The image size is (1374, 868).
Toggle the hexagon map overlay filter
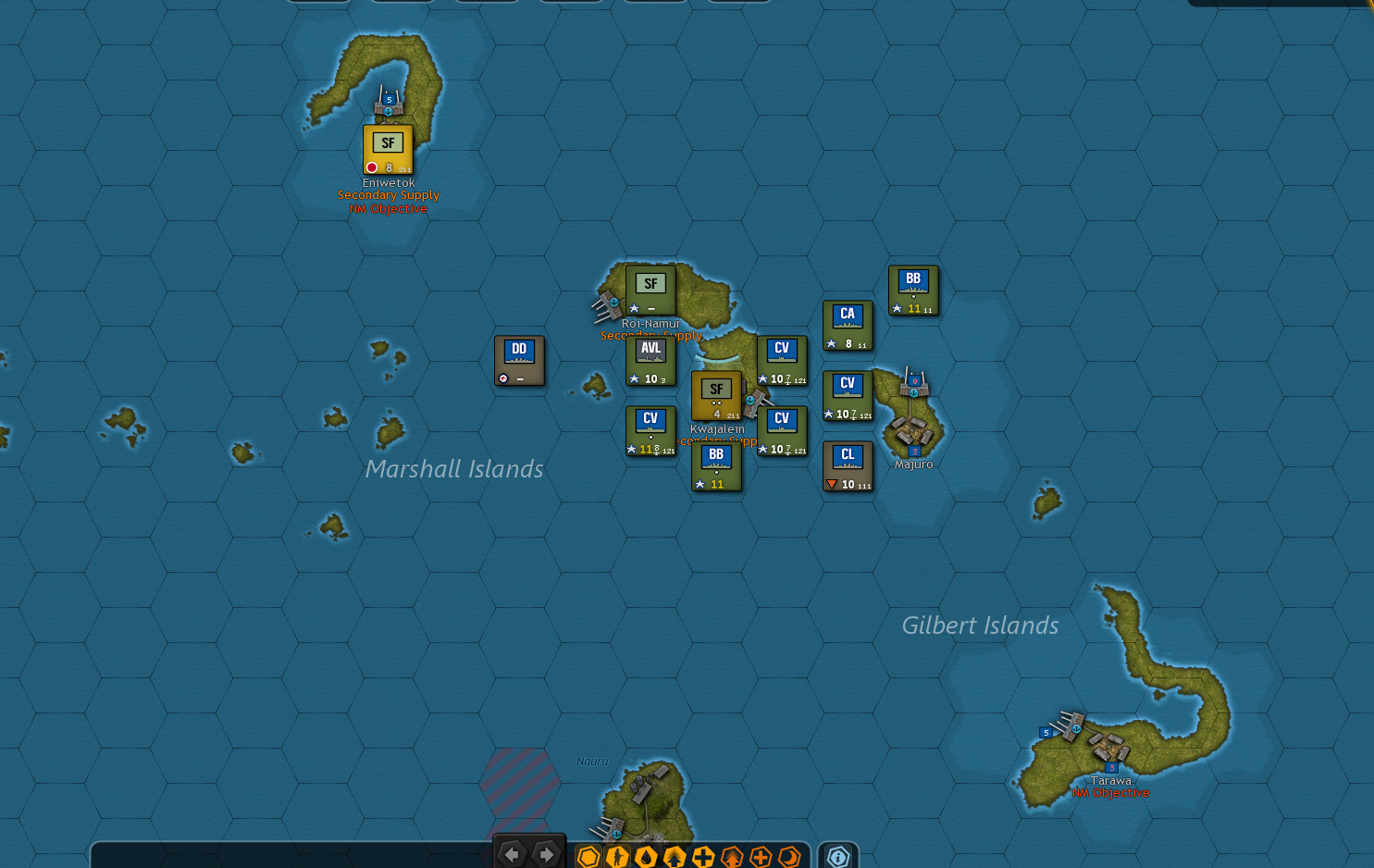click(588, 856)
